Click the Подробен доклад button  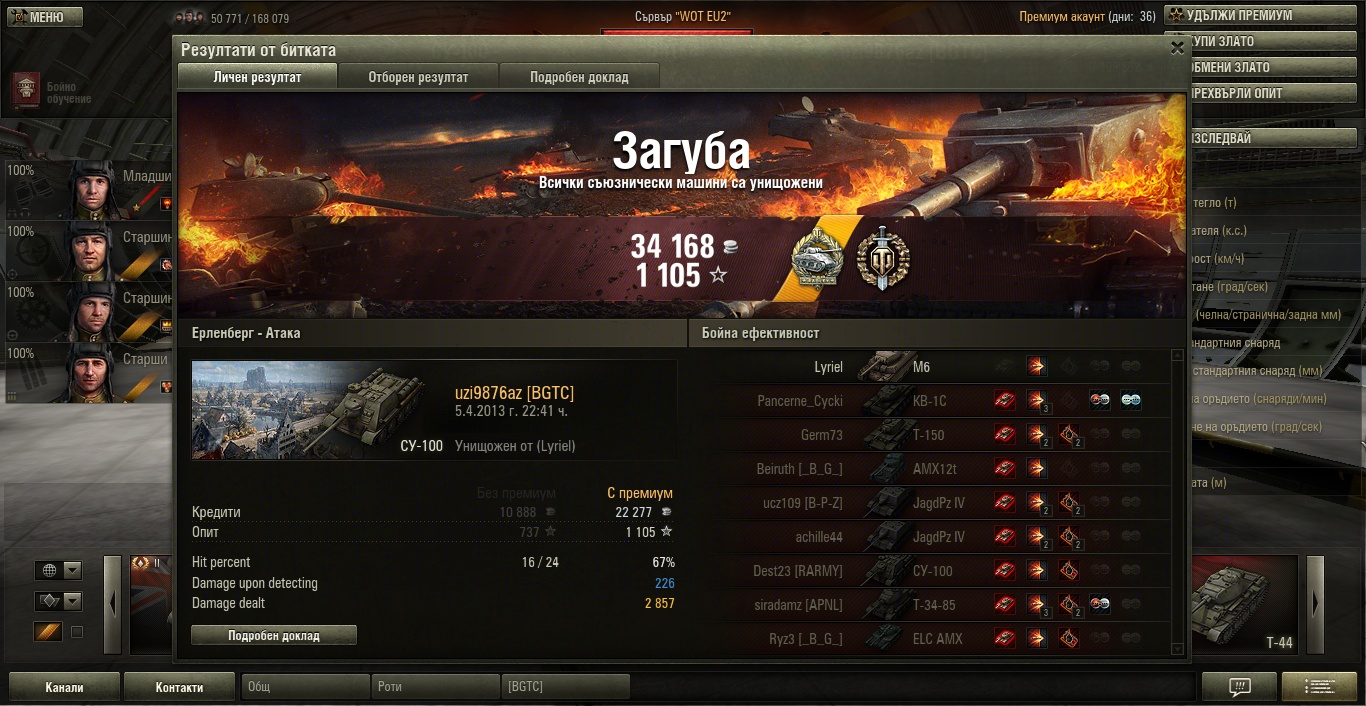point(273,635)
